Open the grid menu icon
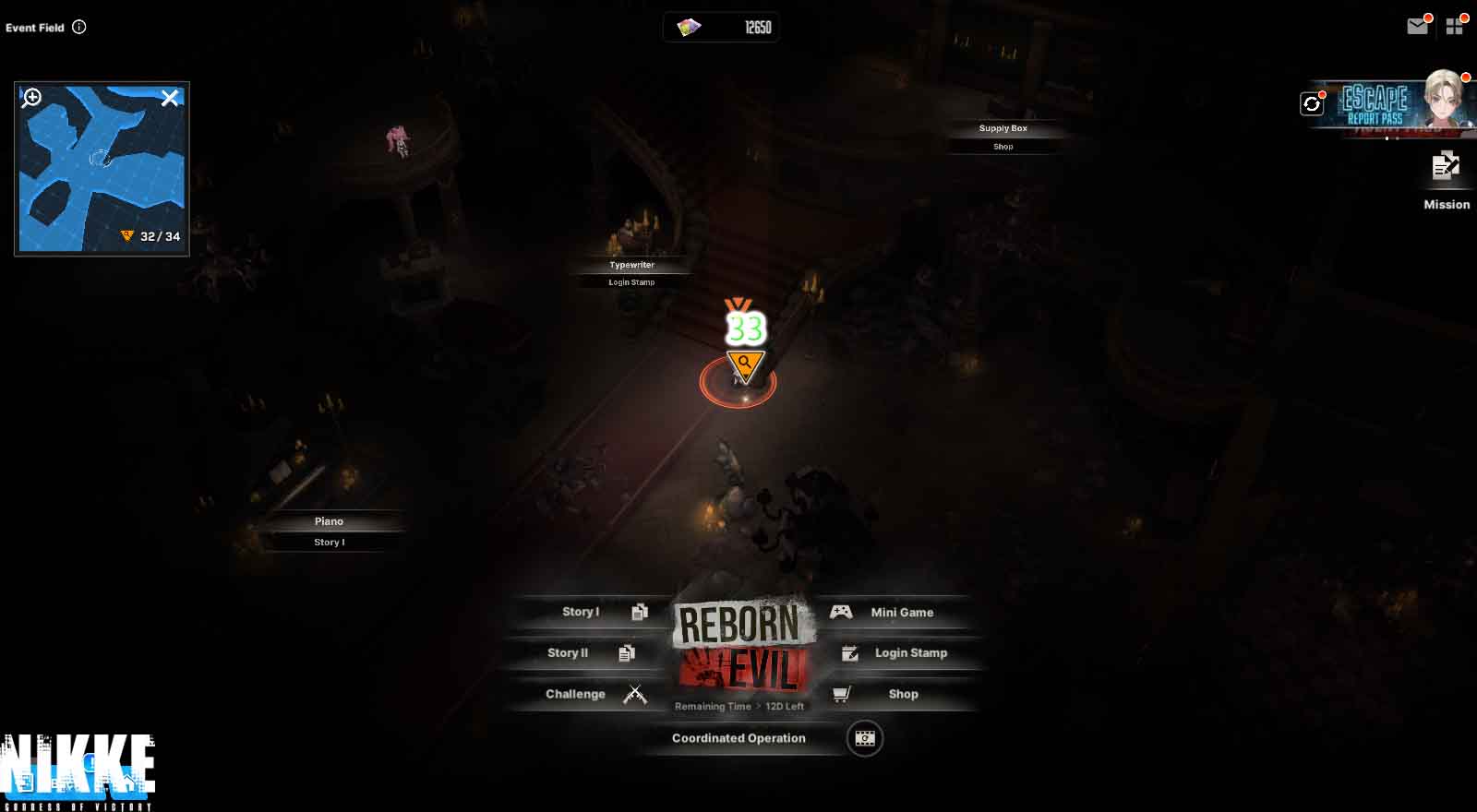1477x812 pixels. (1455, 27)
